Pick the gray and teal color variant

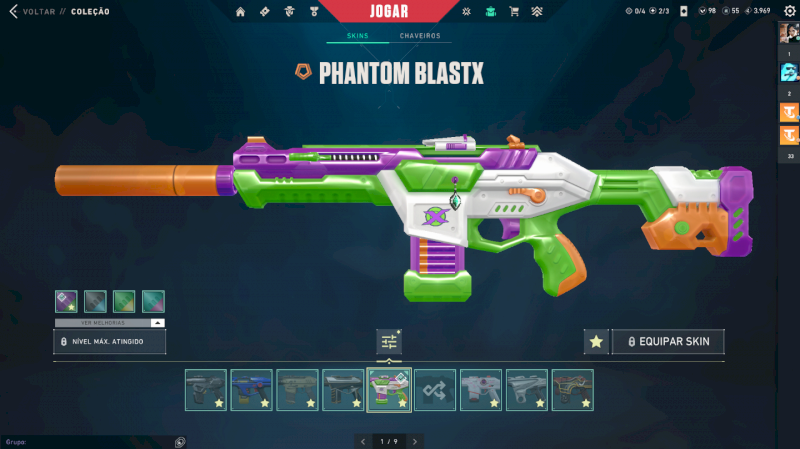(95, 301)
